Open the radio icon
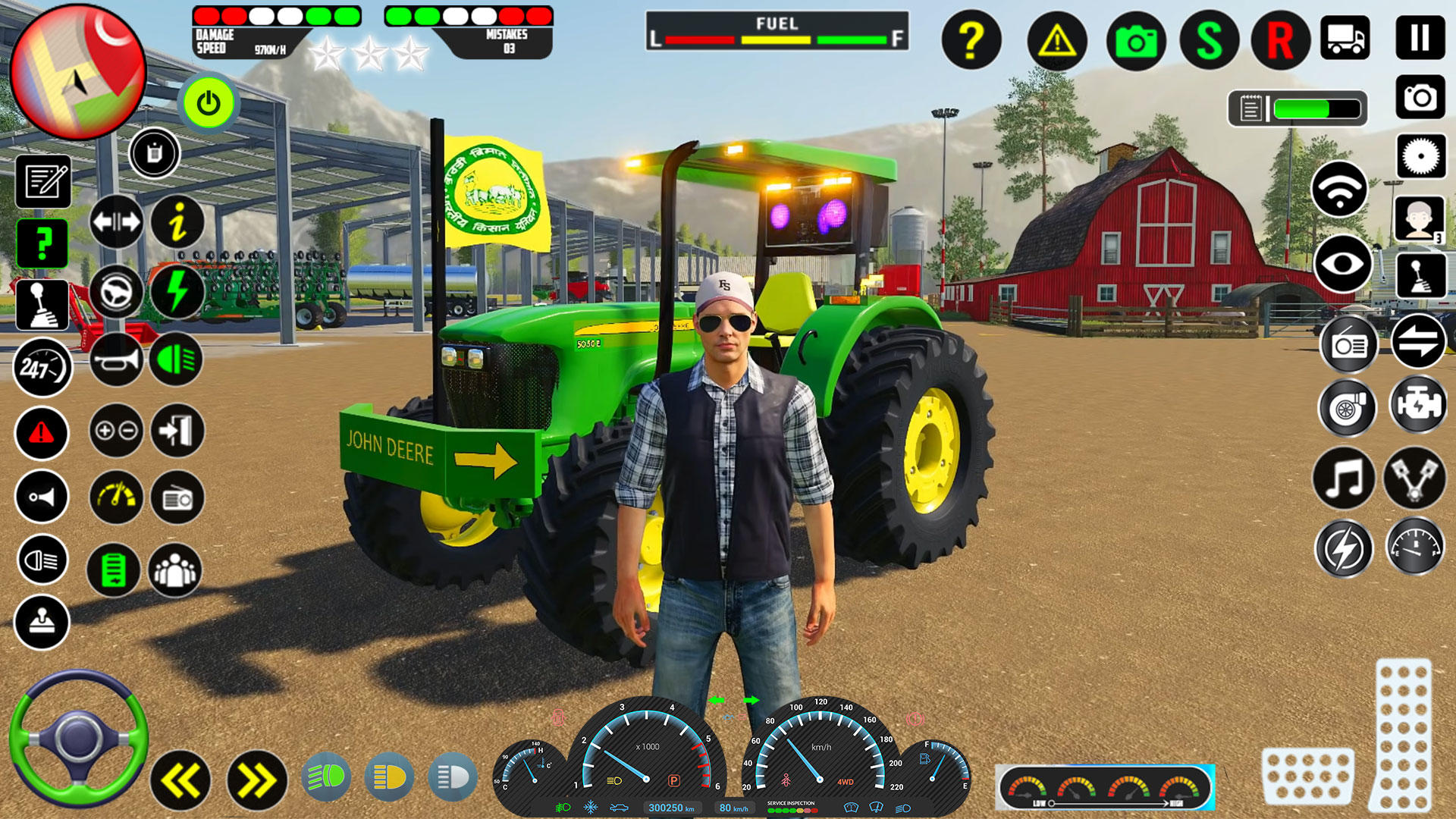The height and width of the screenshot is (819, 1456). click(1349, 346)
